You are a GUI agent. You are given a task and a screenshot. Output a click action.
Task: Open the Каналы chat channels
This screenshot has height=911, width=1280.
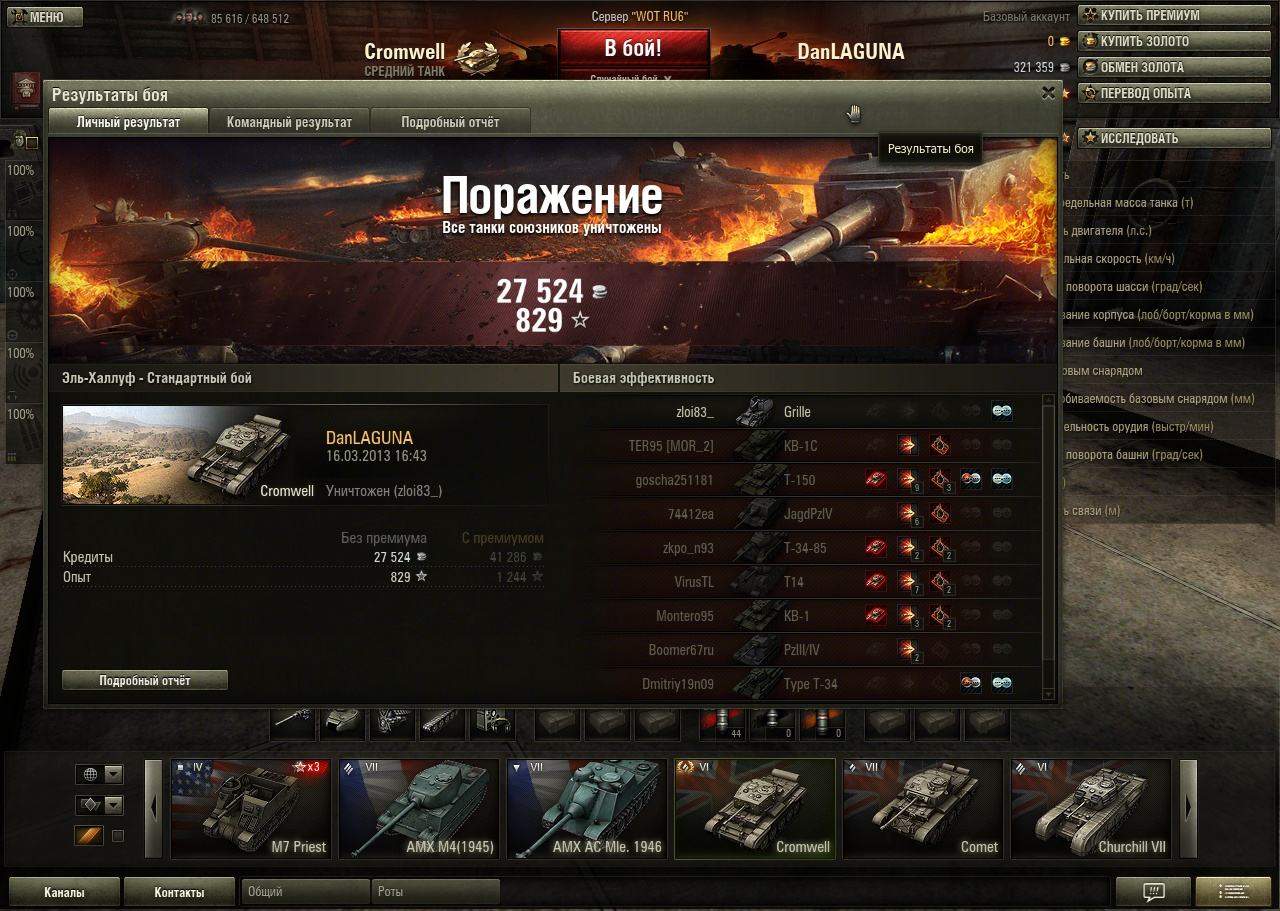point(64,892)
